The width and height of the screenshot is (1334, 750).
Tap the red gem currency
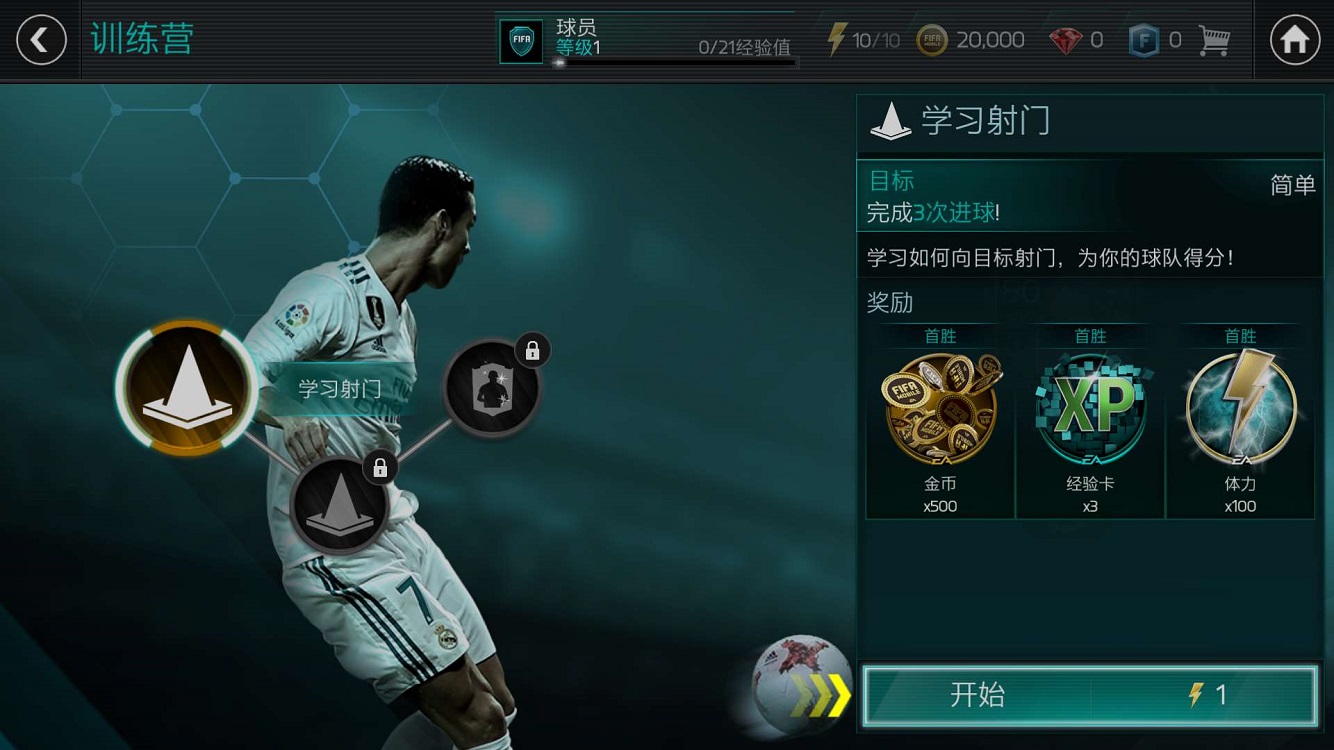pyautogui.click(x=1076, y=40)
